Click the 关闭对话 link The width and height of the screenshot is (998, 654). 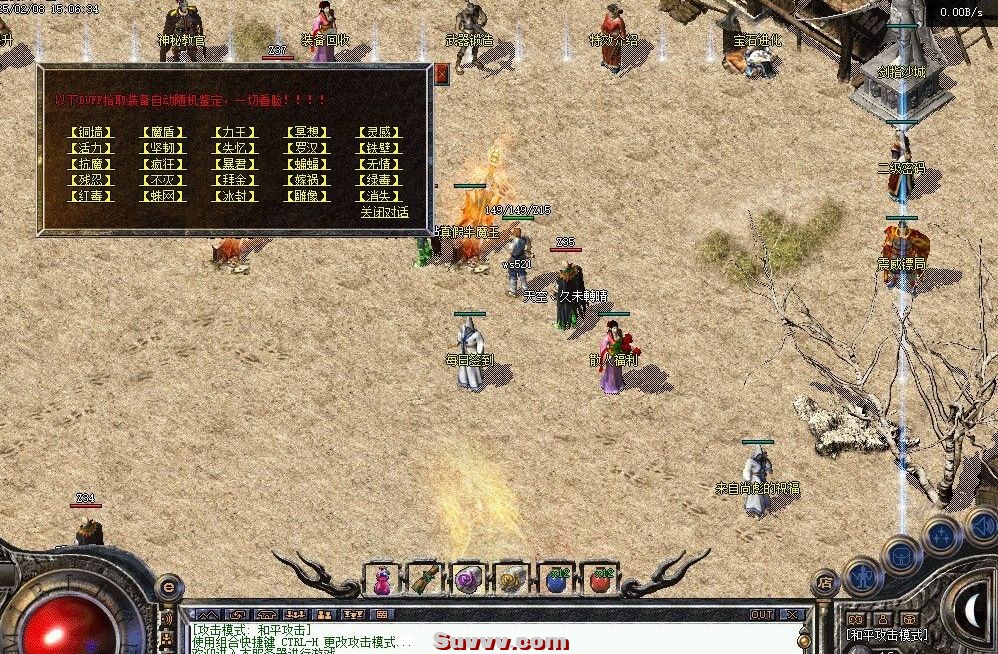(384, 212)
